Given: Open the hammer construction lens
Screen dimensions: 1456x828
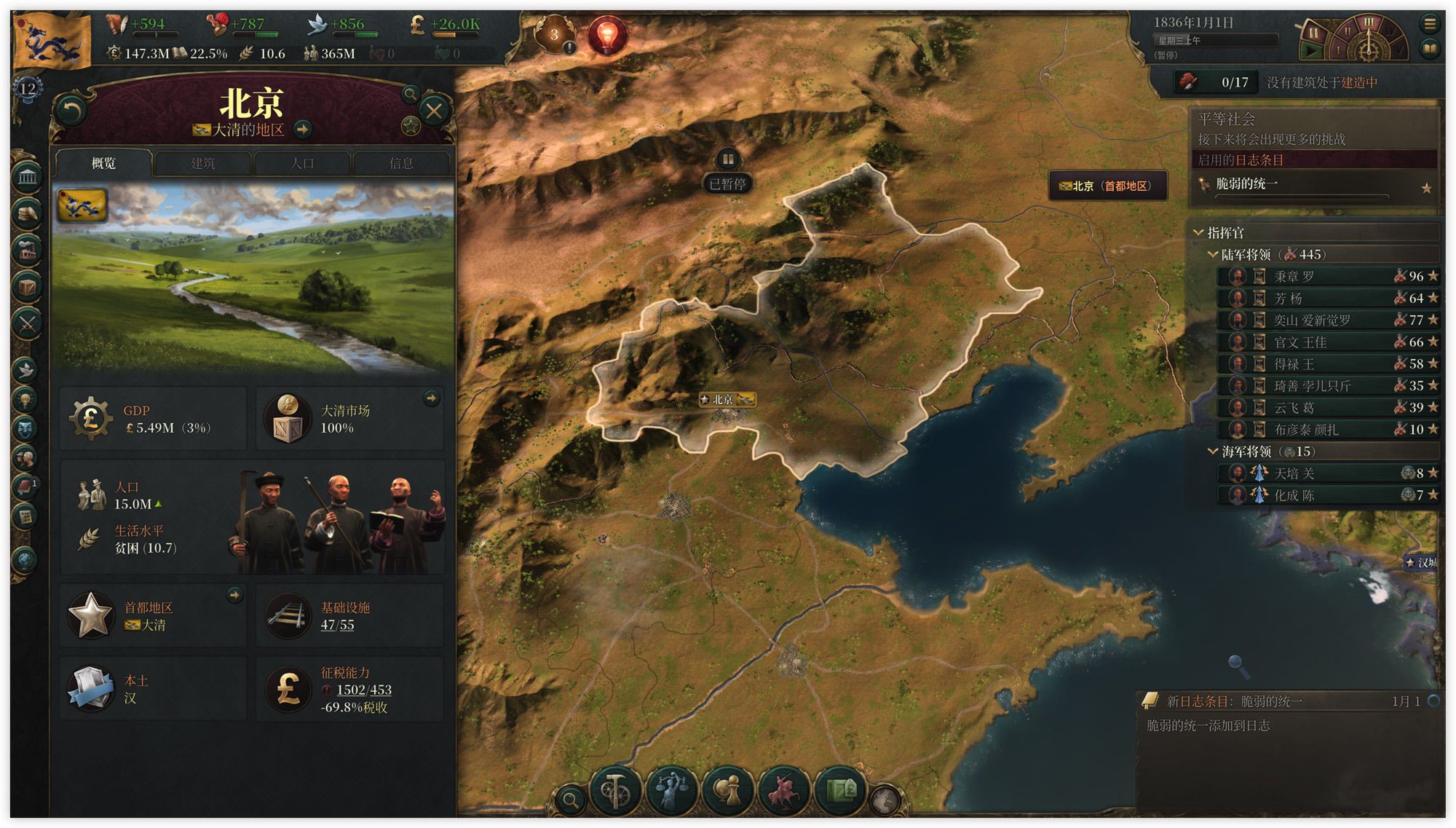Looking at the screenshot, I should (x=615, y=790).
